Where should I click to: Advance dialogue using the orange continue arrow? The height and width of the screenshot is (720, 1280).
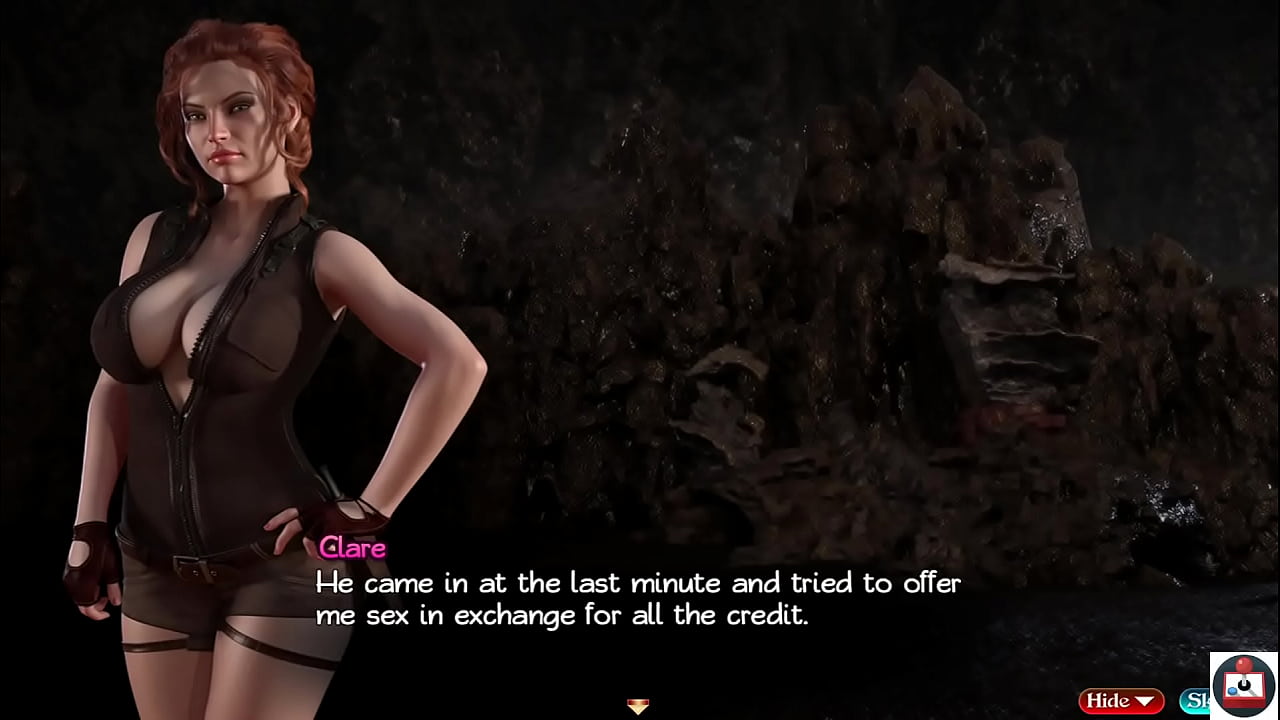tap(638, 706)
